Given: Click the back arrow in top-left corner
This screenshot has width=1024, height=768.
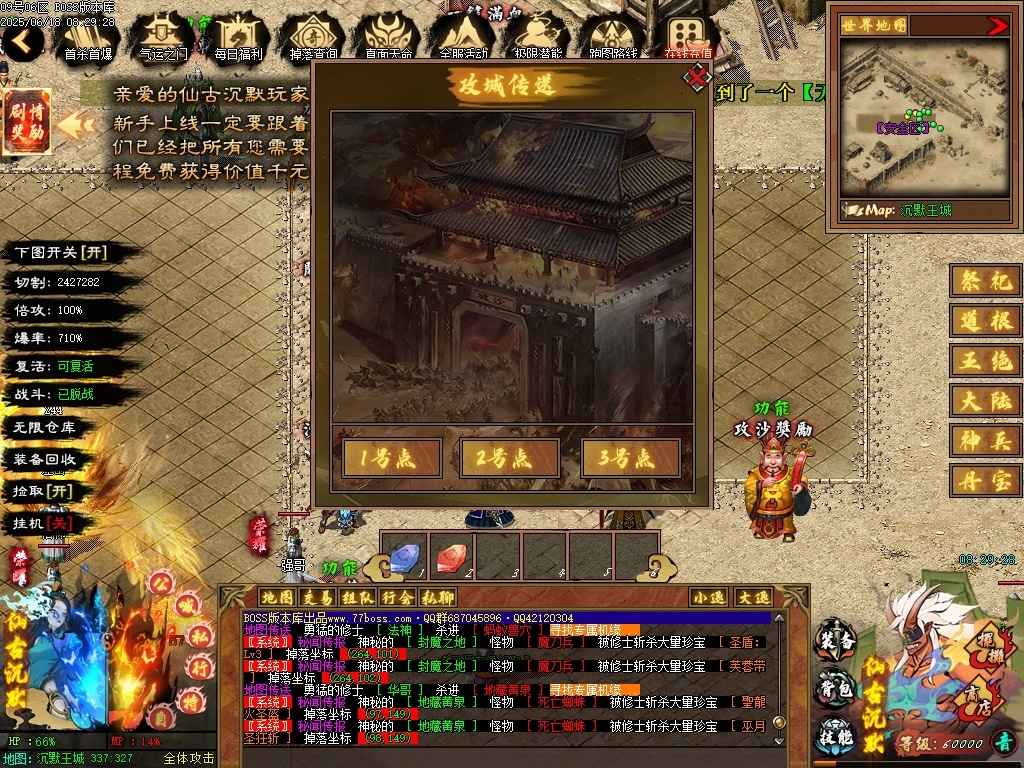Looking at the screenshot, I should pyautogui.click(x=22, y=41).
